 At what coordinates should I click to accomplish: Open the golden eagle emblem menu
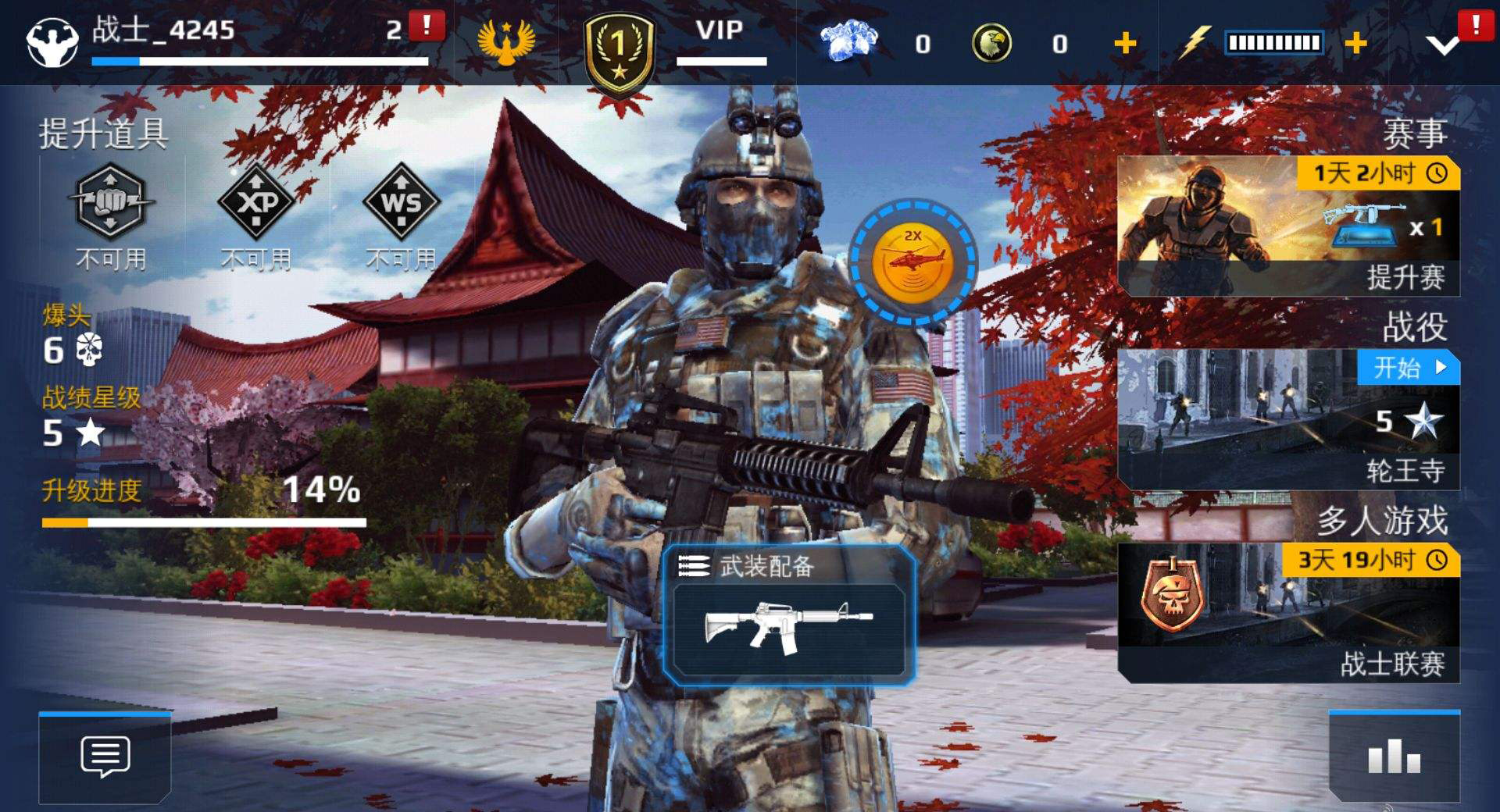pos(506,41)
